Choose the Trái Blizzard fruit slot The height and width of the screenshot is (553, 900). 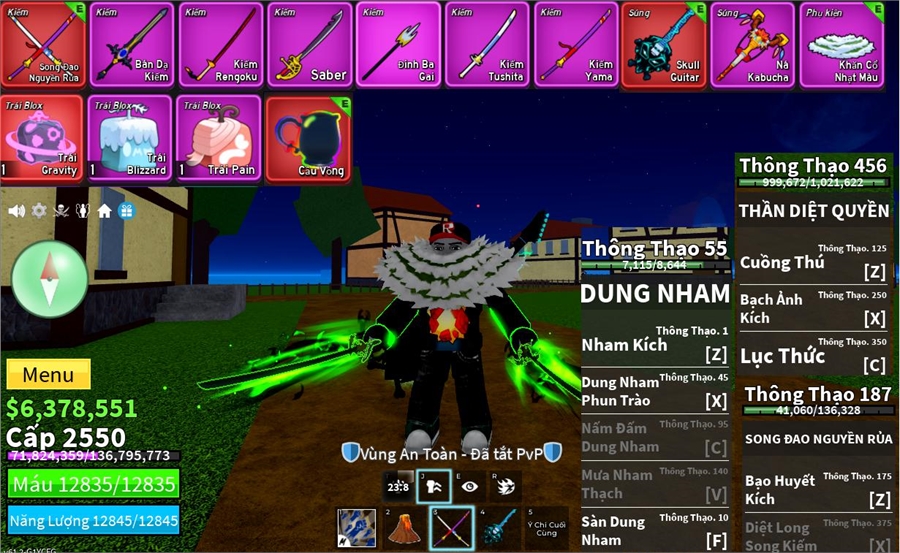point(130,138)
